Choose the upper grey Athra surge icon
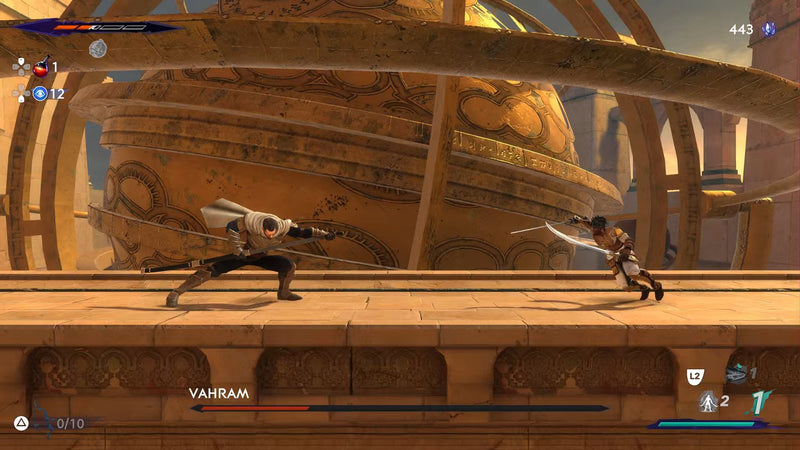 (738, 373)
